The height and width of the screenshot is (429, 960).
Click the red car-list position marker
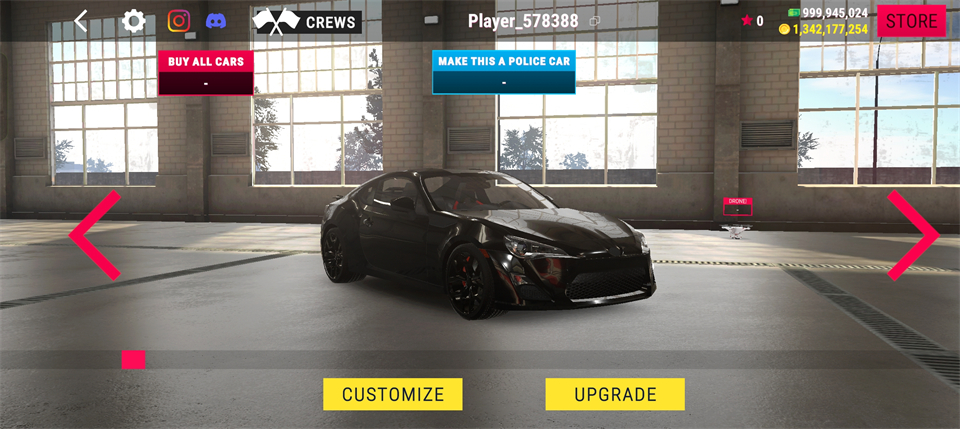tap(133, 359)
